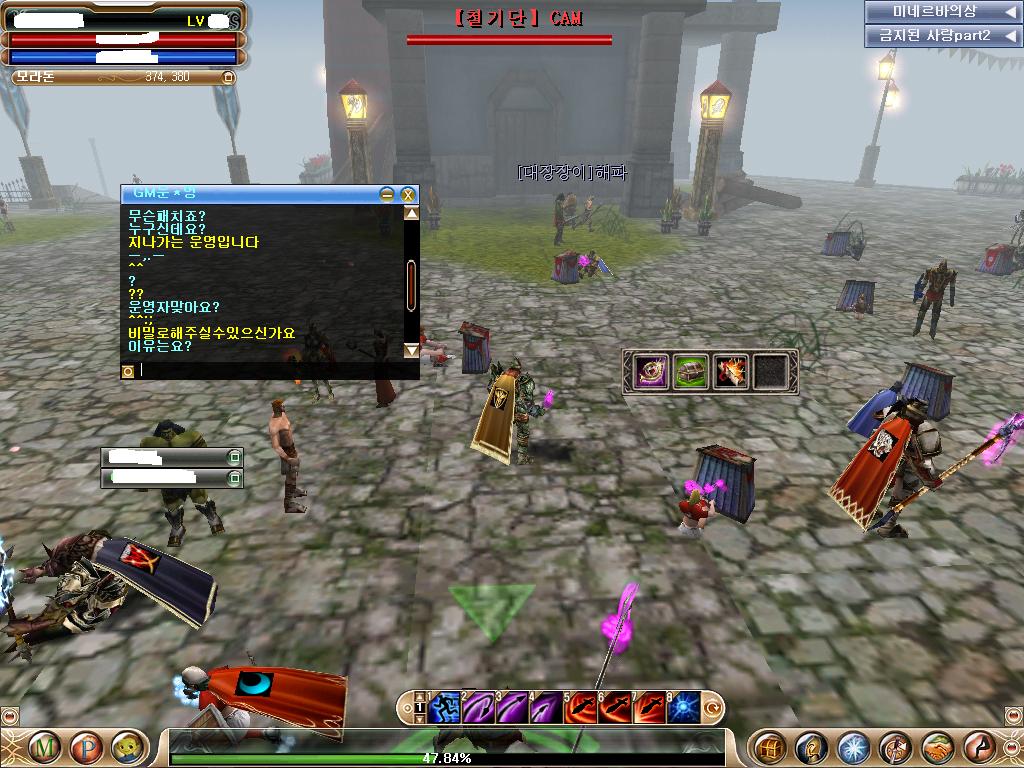This screenshot has height=768, width=1024.
Task: Click the chat window scroll-down arrow
Action: pyautogui.click(x=411, y=350)
